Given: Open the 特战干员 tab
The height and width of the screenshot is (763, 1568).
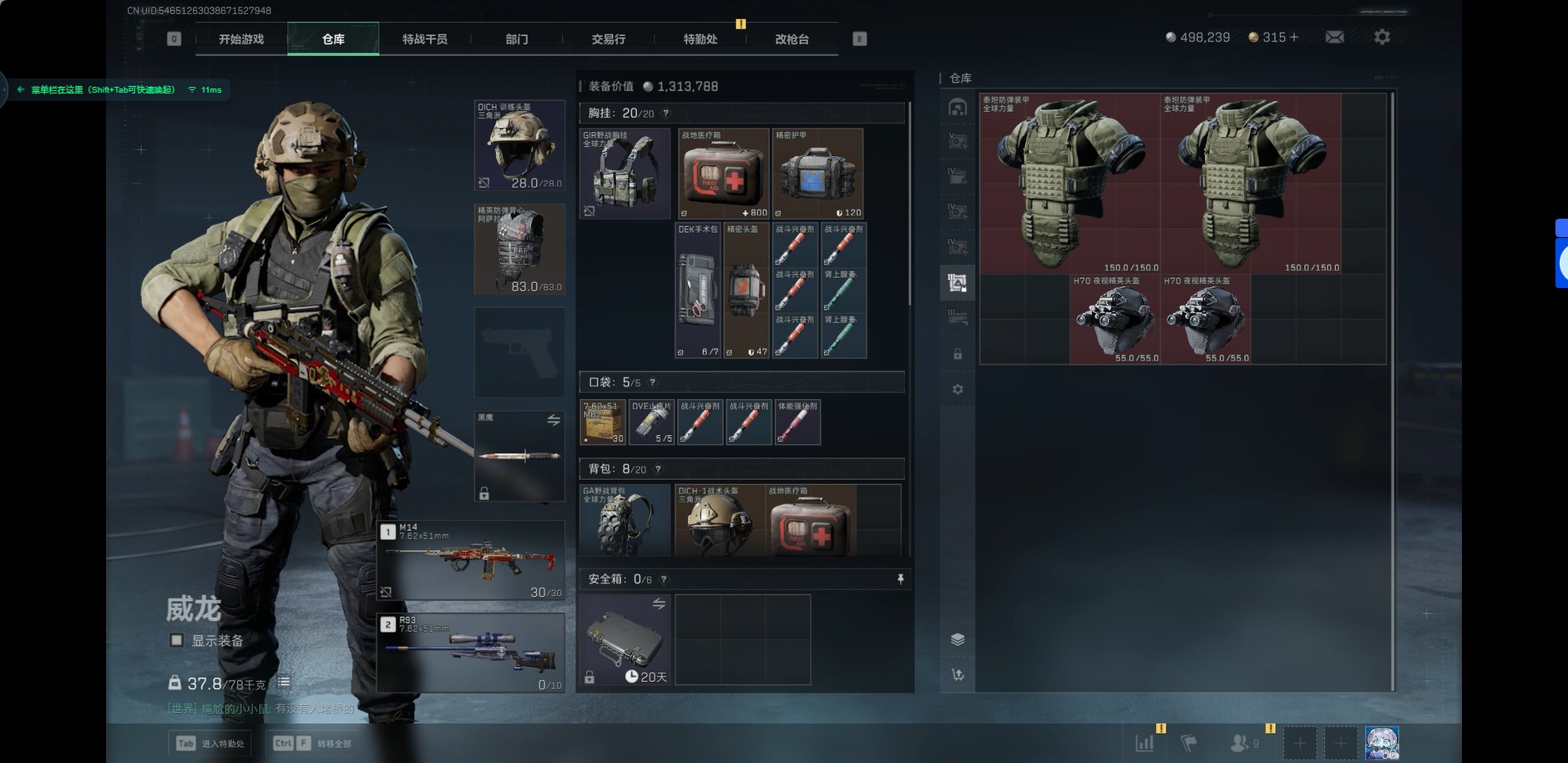Looking at the screenshot, I should (425, 39).
